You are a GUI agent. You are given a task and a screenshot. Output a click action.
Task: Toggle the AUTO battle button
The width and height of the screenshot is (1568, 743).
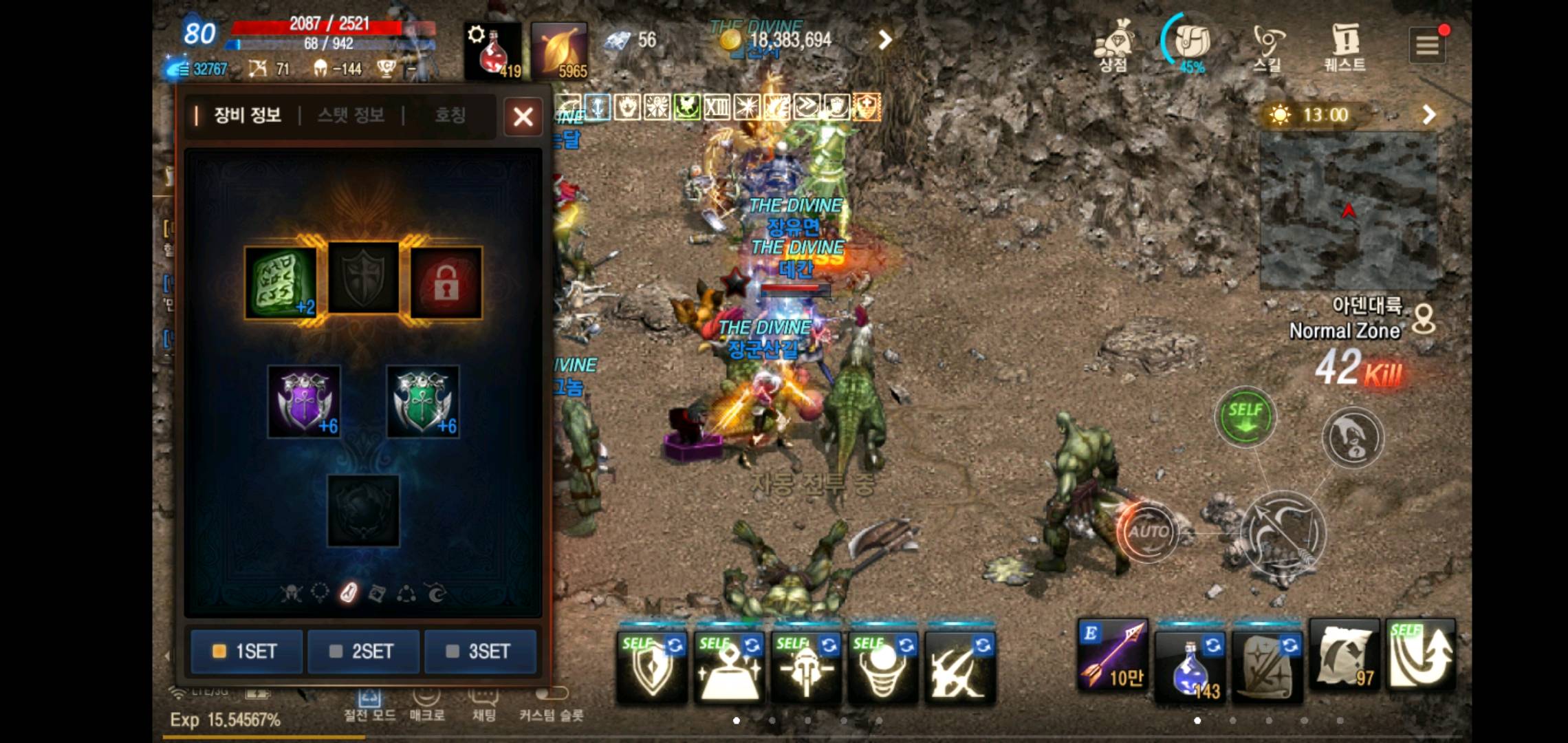(x=1147, y=532)
